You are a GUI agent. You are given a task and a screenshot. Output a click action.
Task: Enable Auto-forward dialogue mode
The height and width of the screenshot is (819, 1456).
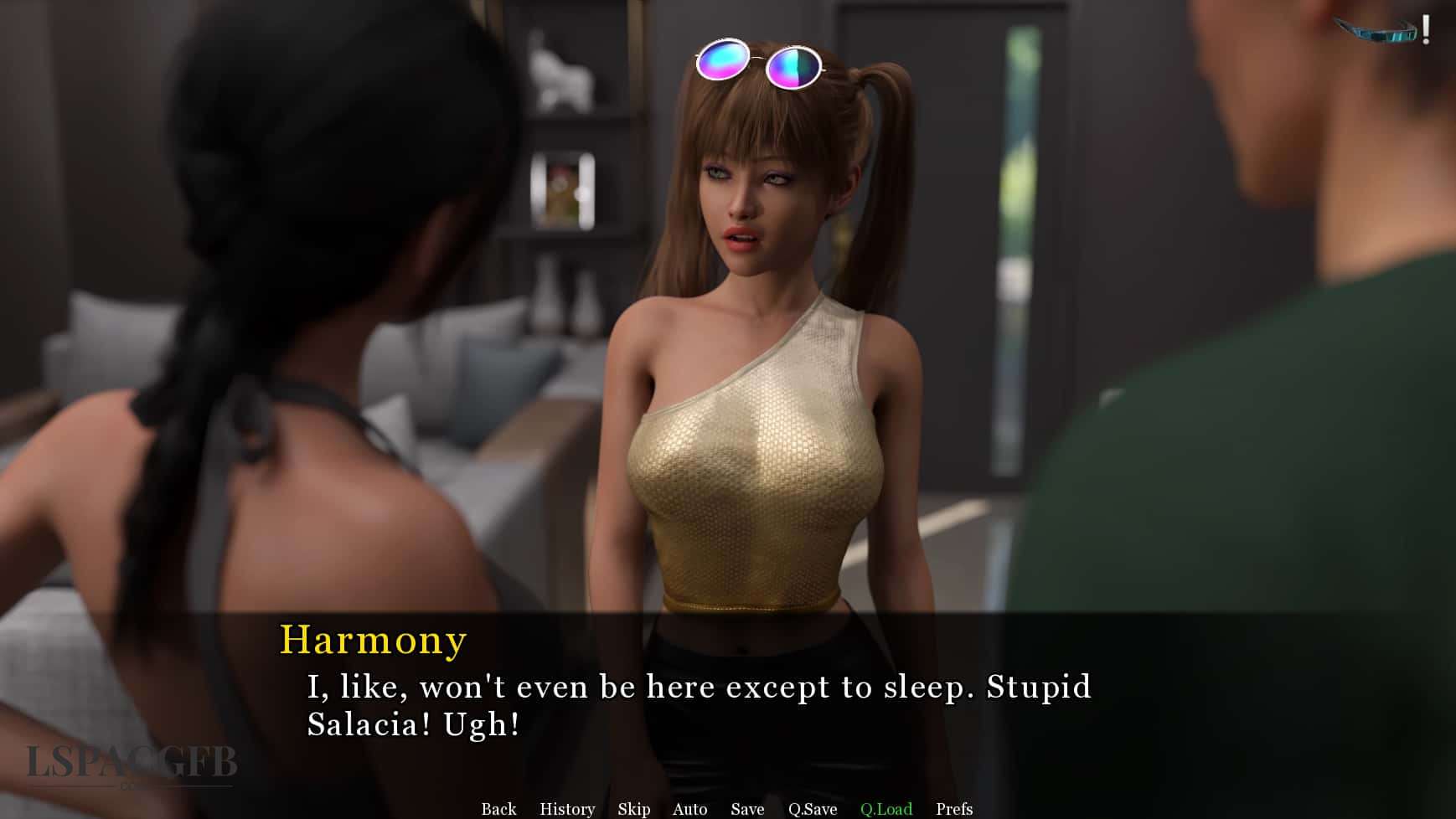[x=689, y=809]
